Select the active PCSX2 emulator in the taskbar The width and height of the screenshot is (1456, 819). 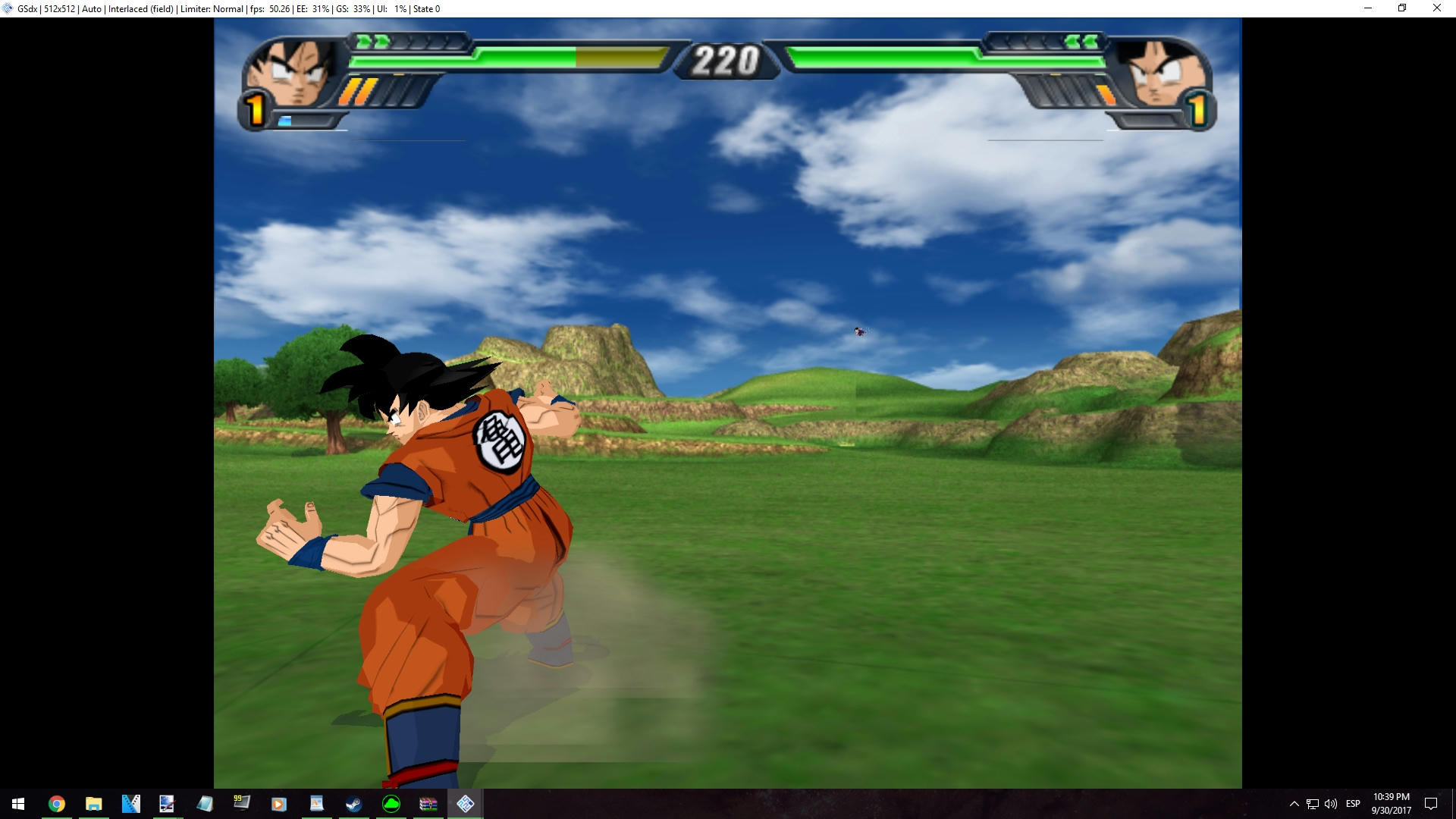click(466, 804)
